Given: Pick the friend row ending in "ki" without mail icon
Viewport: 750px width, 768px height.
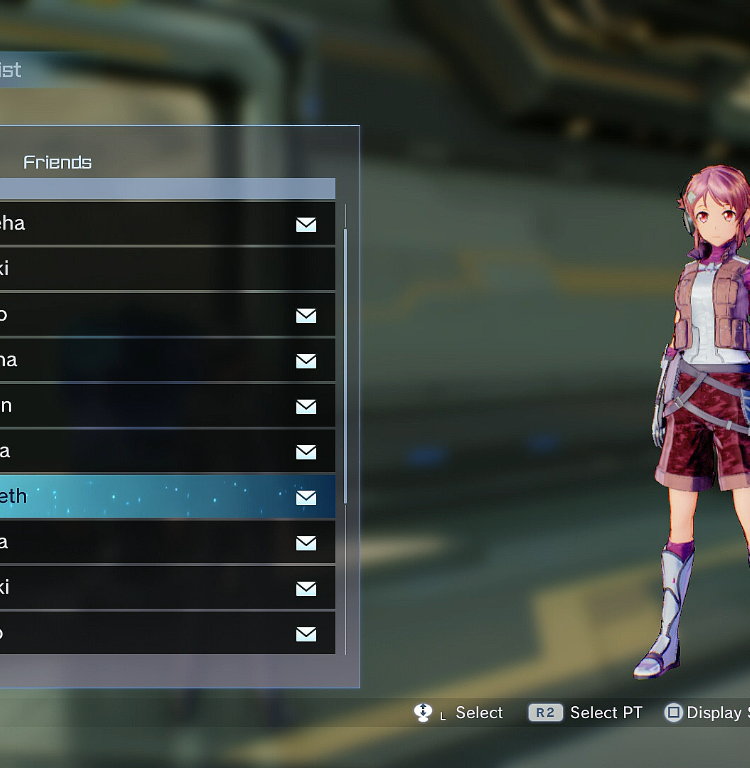Looking at the screenshot, I should [x=150, y=269].
